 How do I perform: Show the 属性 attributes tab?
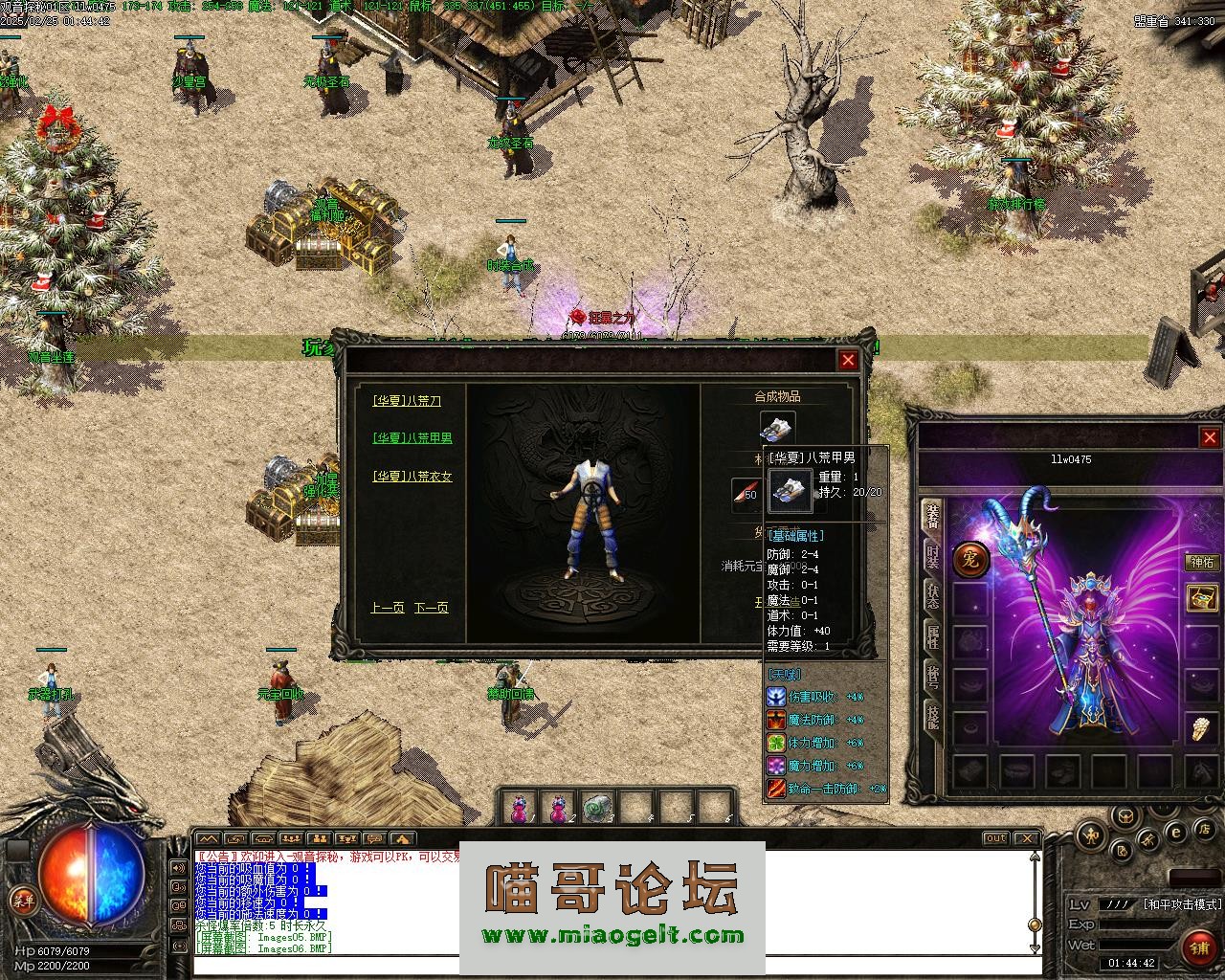coord(932,635)
